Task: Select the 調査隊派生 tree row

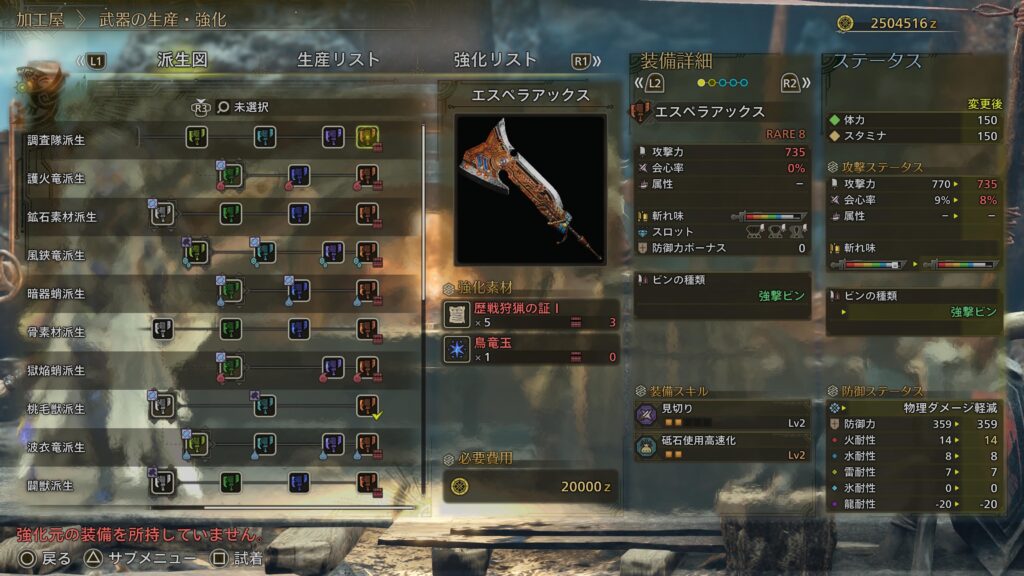Action: (56, 140)
